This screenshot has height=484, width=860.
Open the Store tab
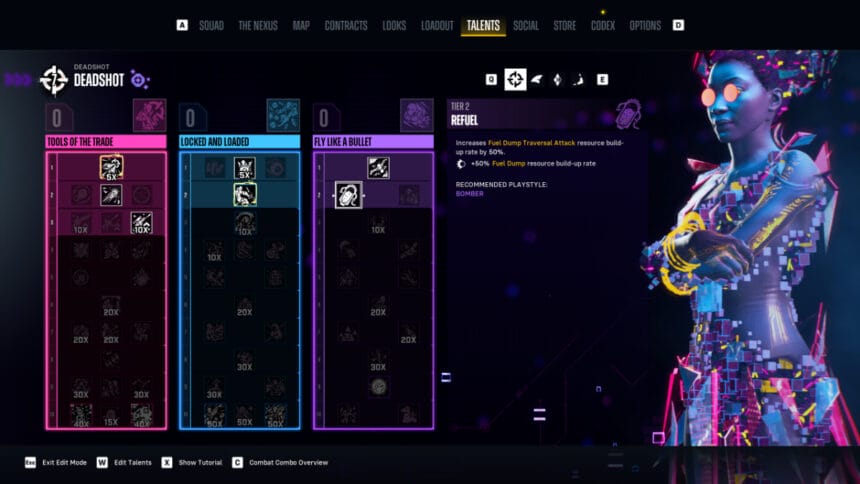[x=565, y=25]
